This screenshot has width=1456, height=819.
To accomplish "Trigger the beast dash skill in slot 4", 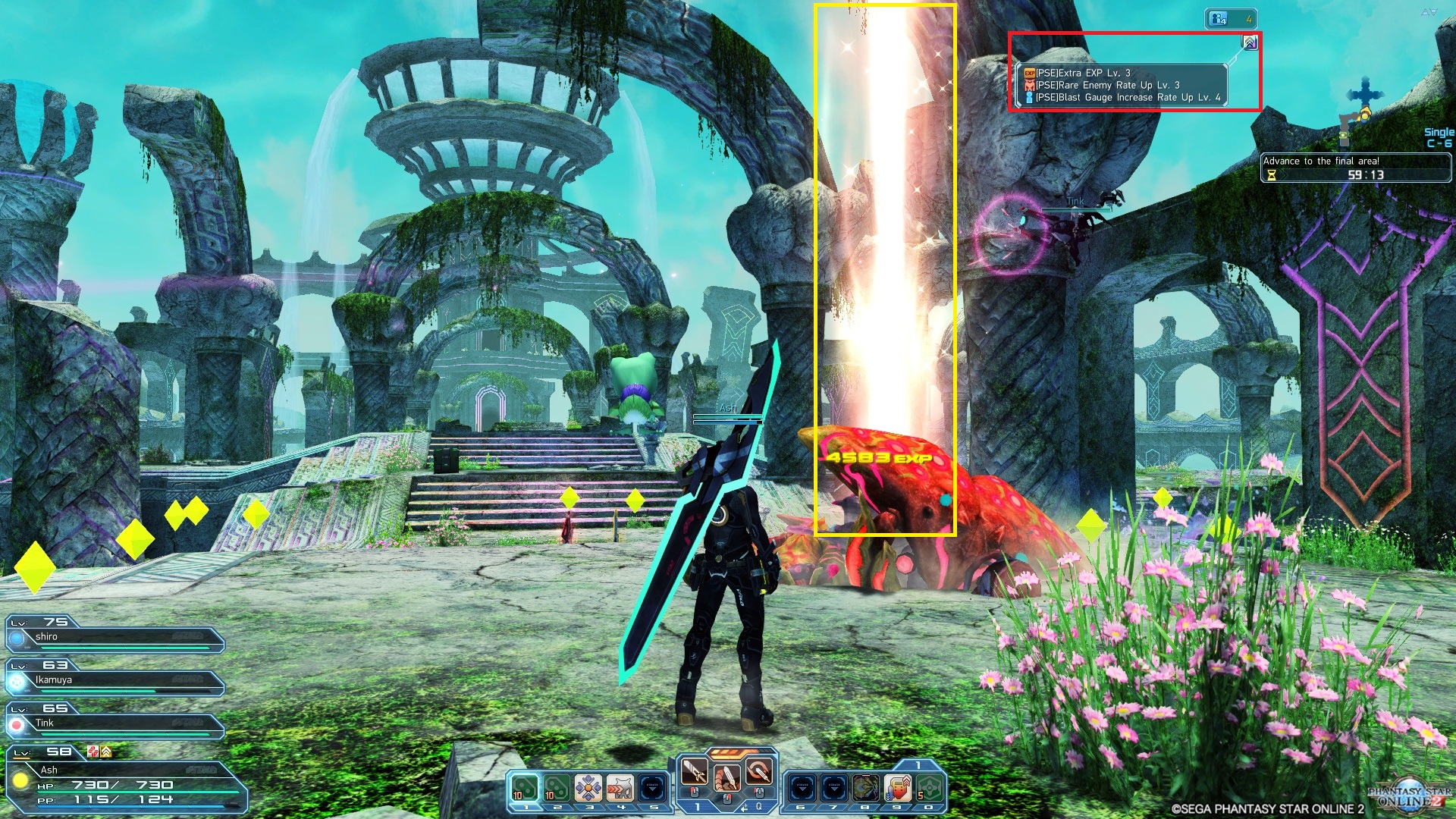I will [620, 789].
